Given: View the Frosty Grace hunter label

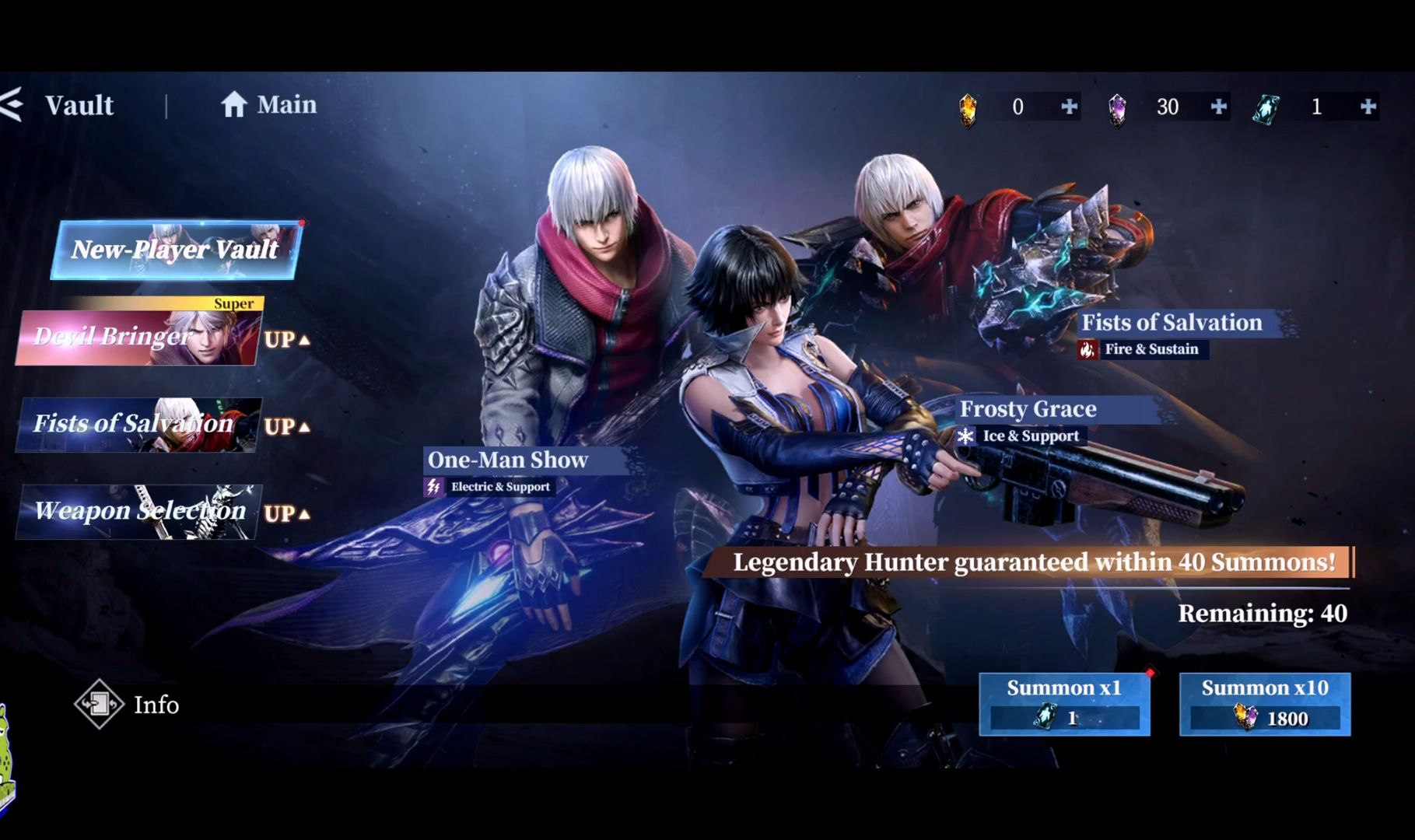Looking at the screenshot, I should [1028, 409].
